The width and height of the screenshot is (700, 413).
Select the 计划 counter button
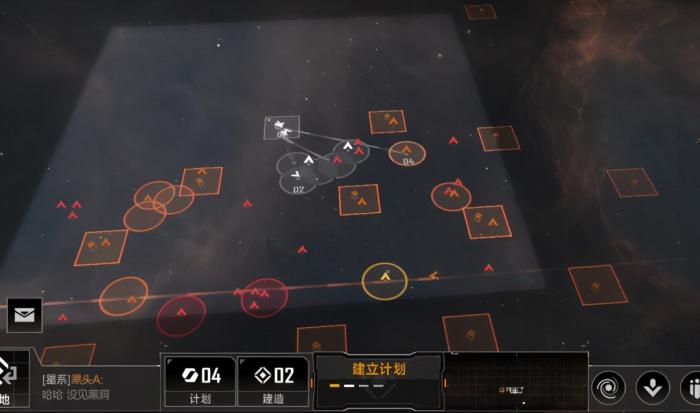202,381
